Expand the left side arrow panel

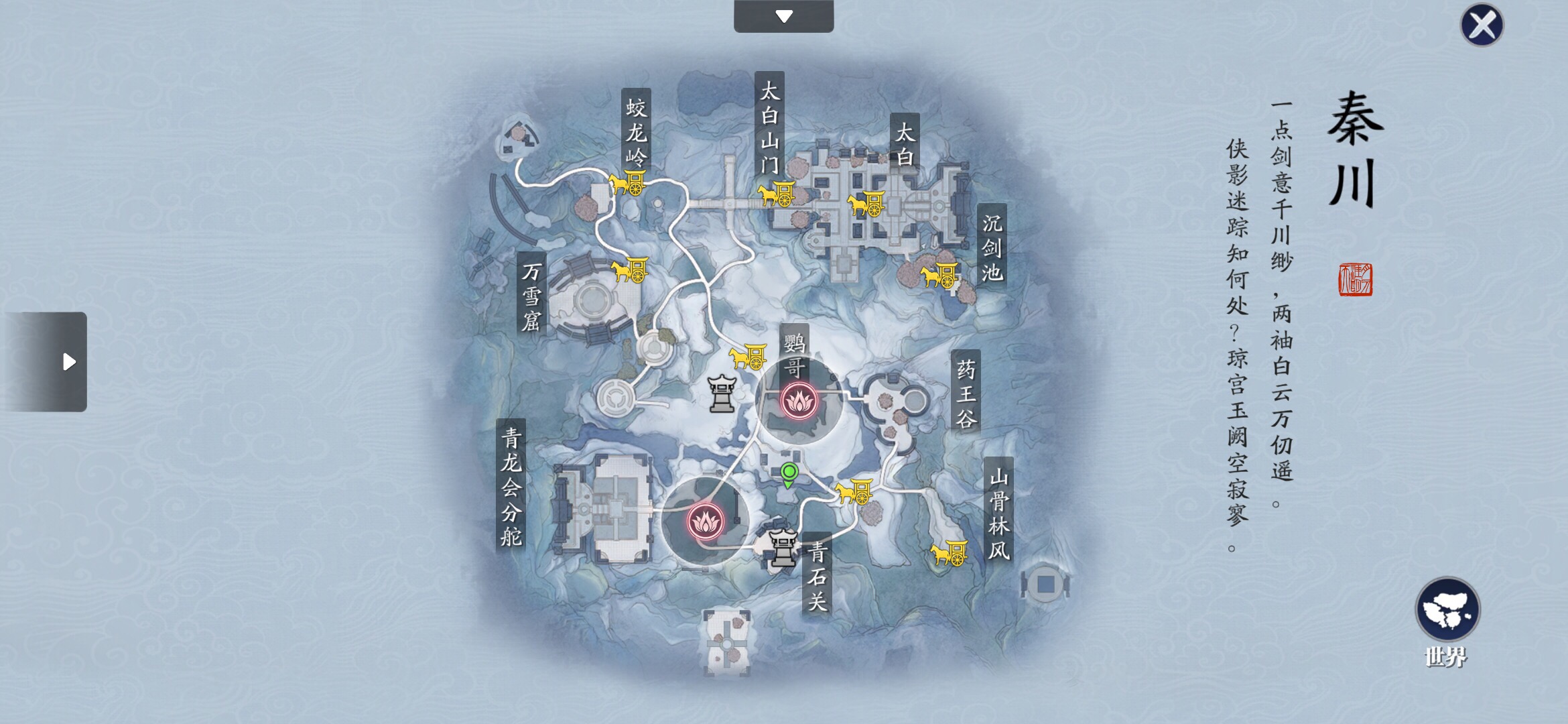[47, 361]
